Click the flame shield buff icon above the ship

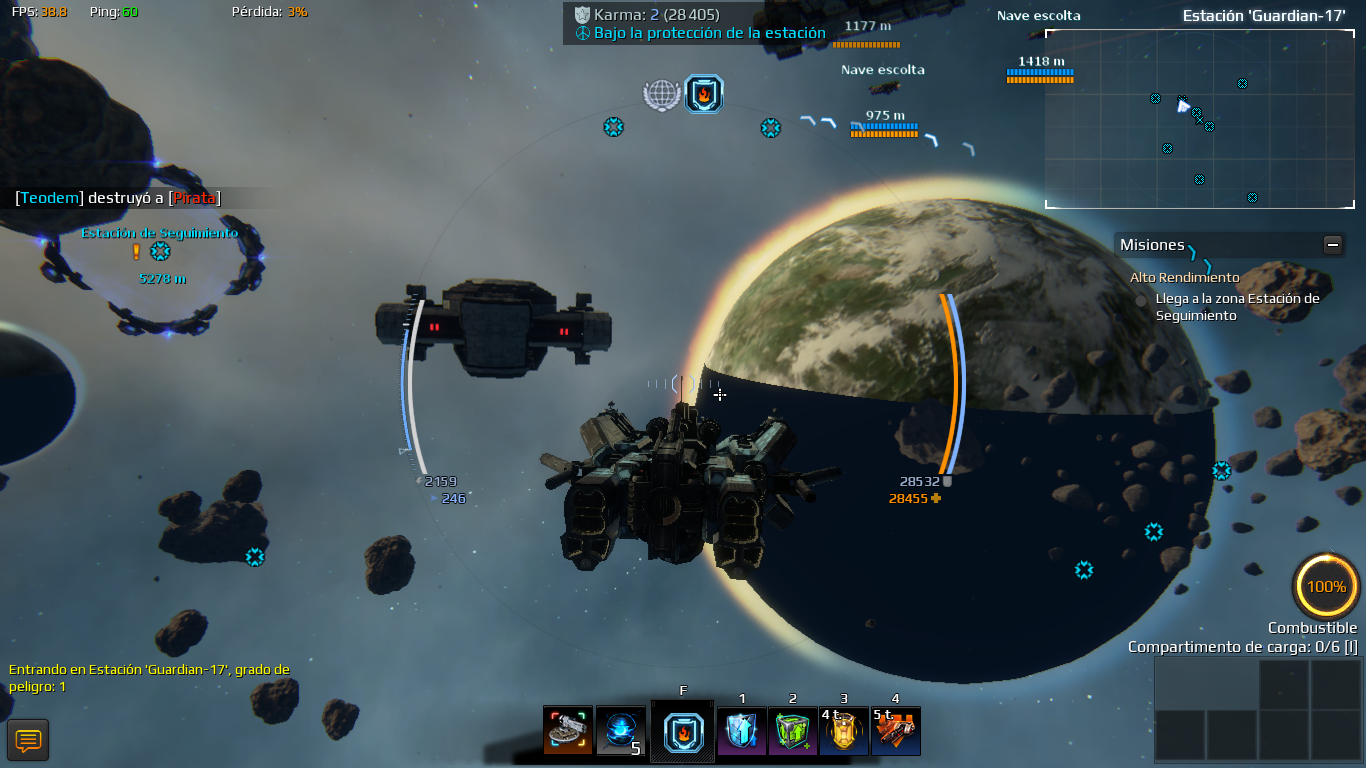(704, 94)
